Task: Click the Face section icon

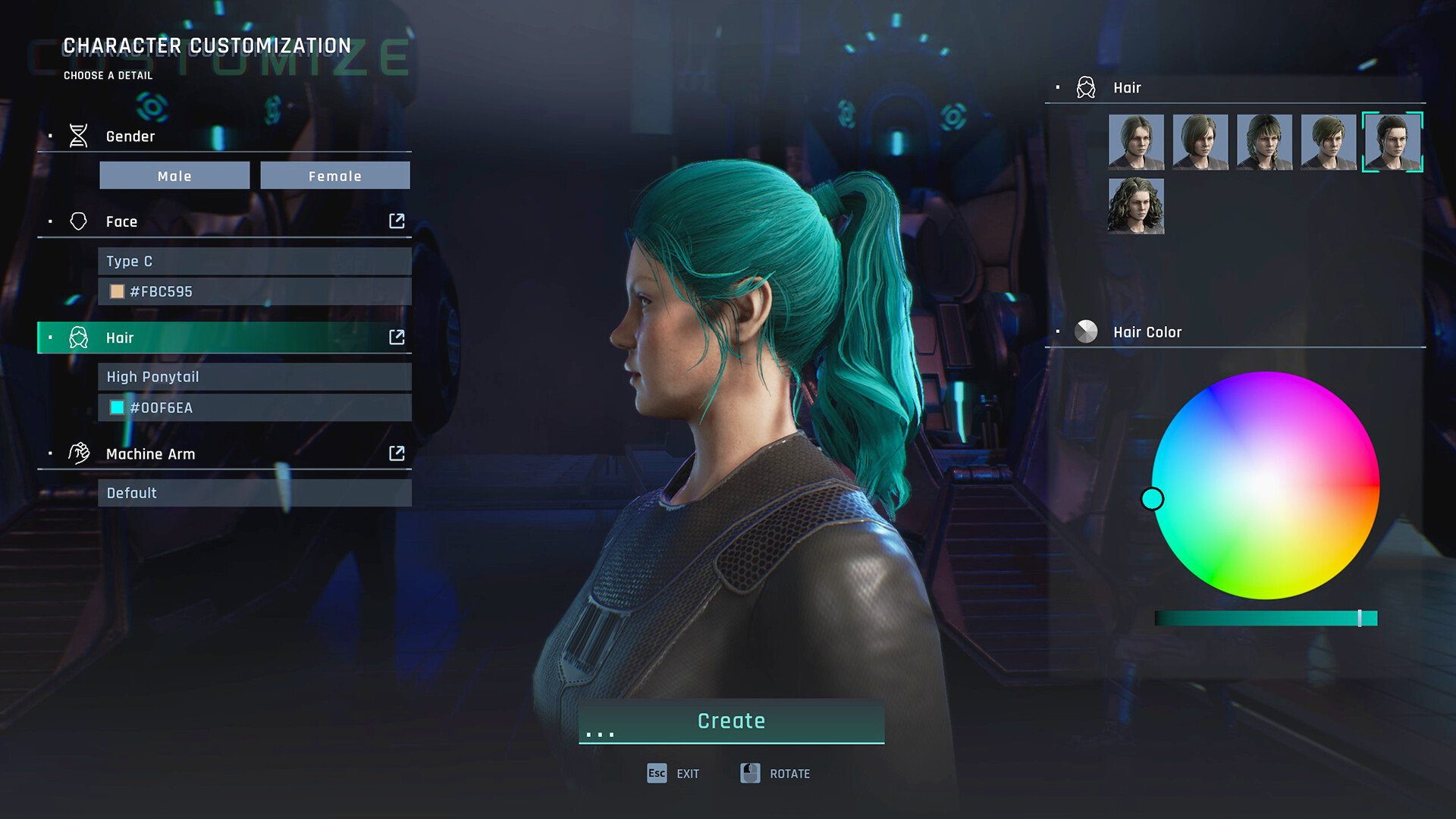Action: pos(79,221)
